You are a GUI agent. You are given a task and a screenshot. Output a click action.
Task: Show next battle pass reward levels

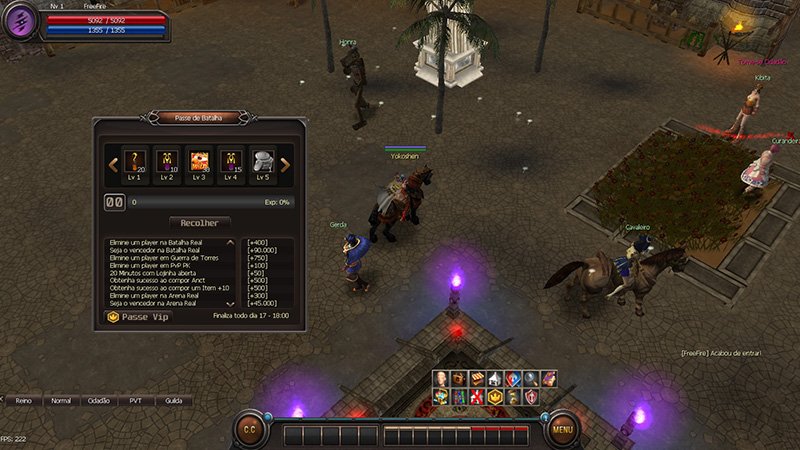coord(285,164)
